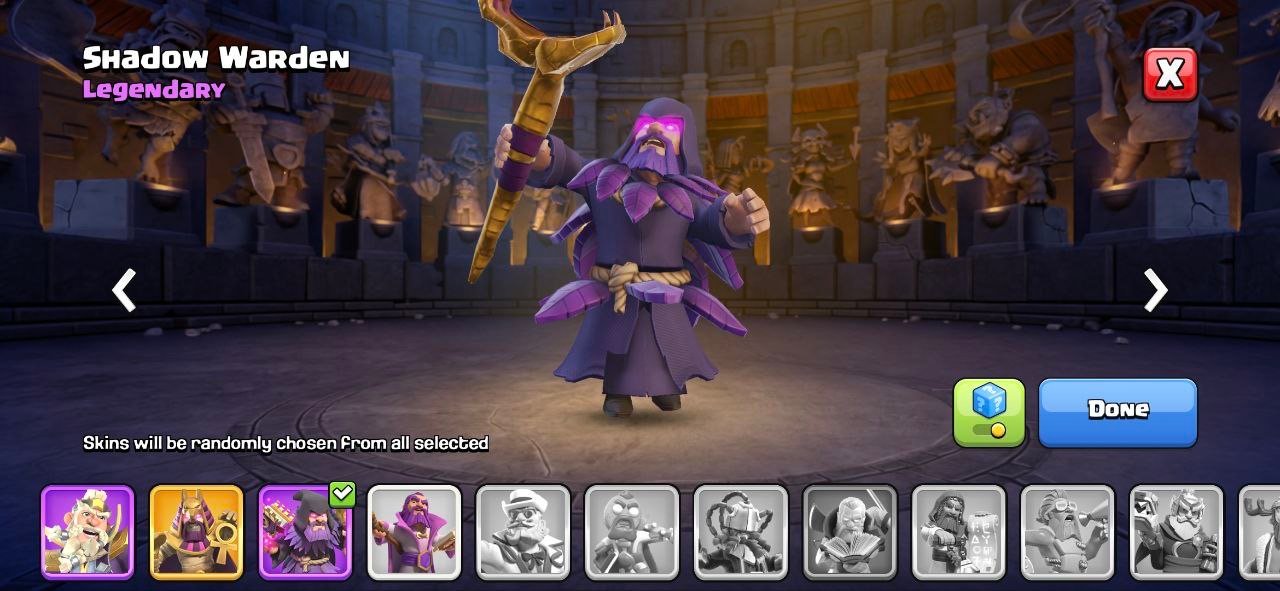Show the previous skin with the left arrow
Viewport: 1280px width, 591px height.
[x=124, y=291]
